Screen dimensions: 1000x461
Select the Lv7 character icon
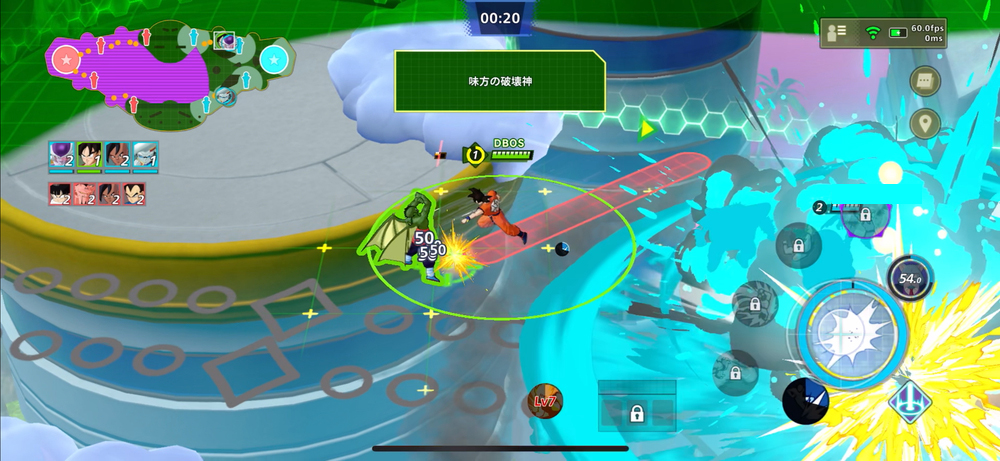[x=545, y=401]
